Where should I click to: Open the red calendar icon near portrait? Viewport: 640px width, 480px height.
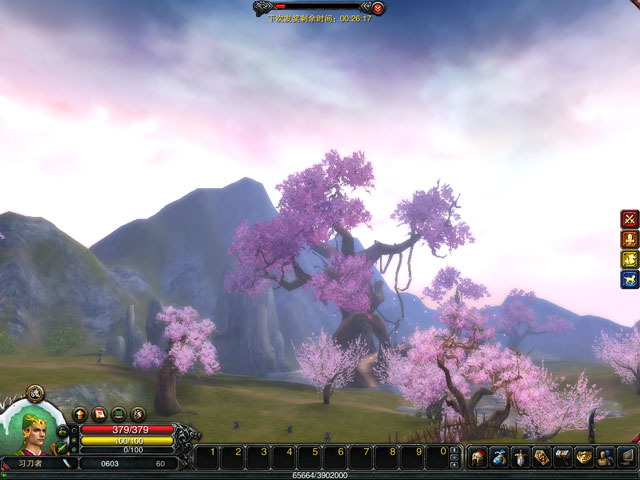pos(99,414)
